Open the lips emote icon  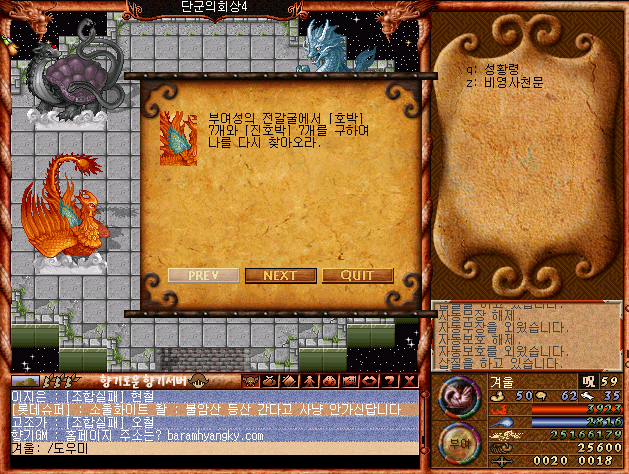click(x=369, y=381)
